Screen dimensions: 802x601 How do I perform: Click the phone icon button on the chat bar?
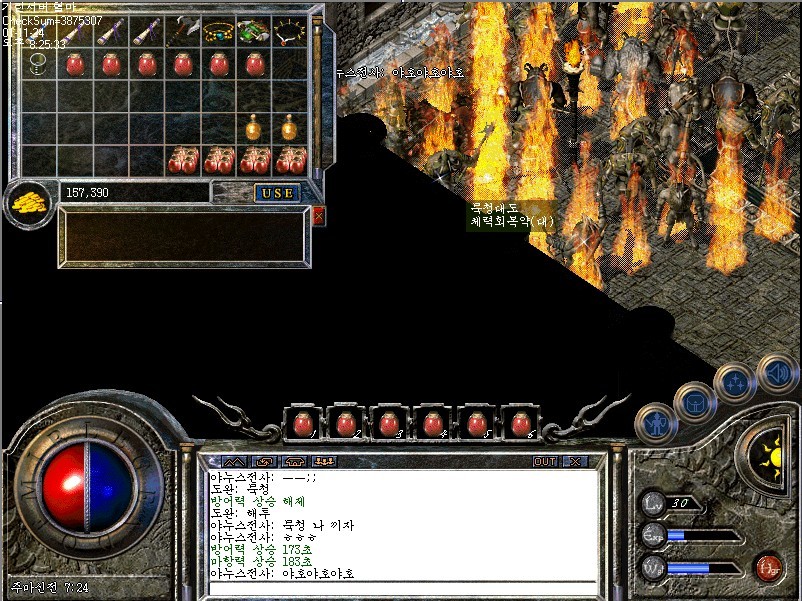[x=294, y=462]
